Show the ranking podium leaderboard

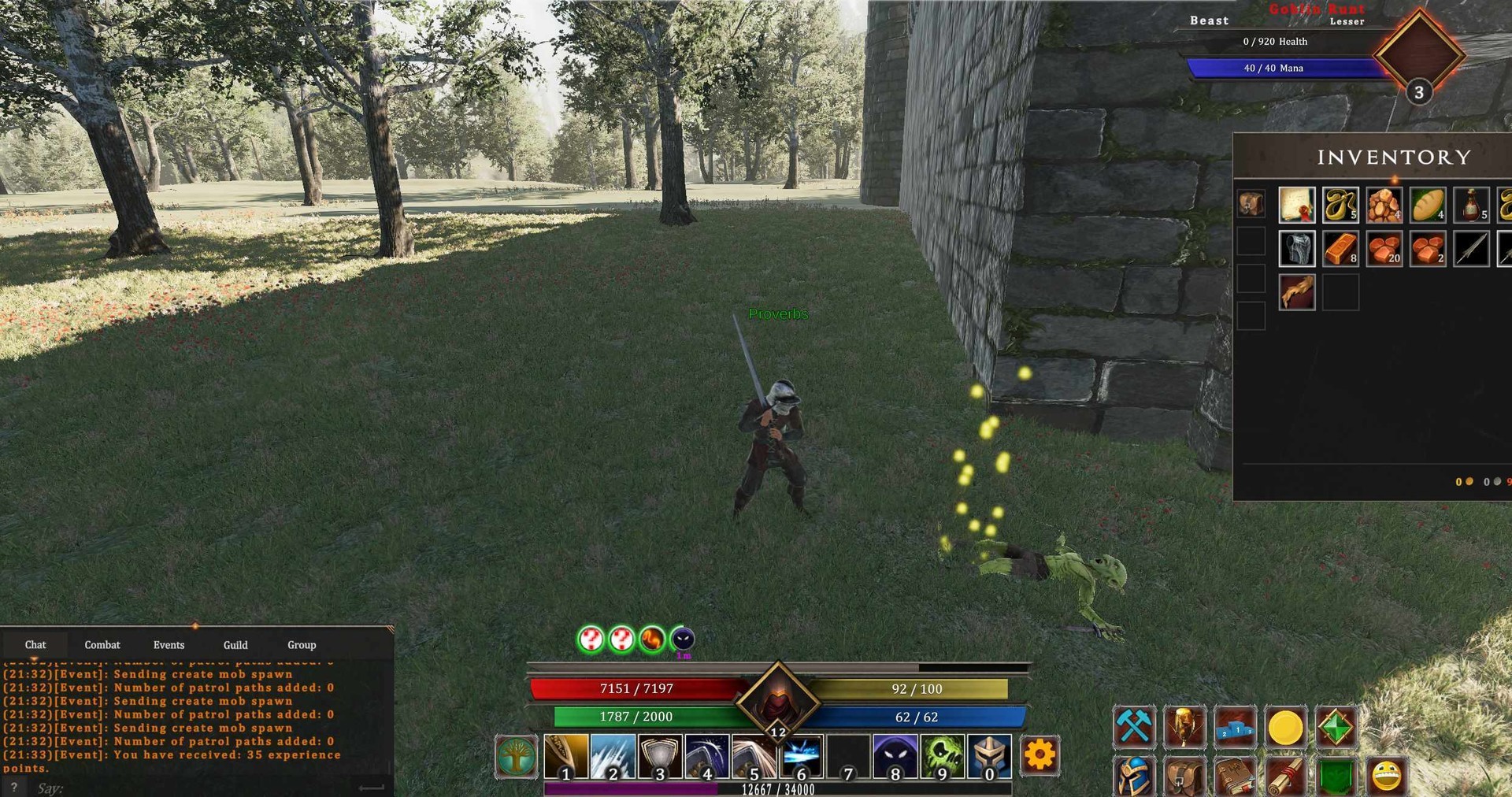[1235, 726]
